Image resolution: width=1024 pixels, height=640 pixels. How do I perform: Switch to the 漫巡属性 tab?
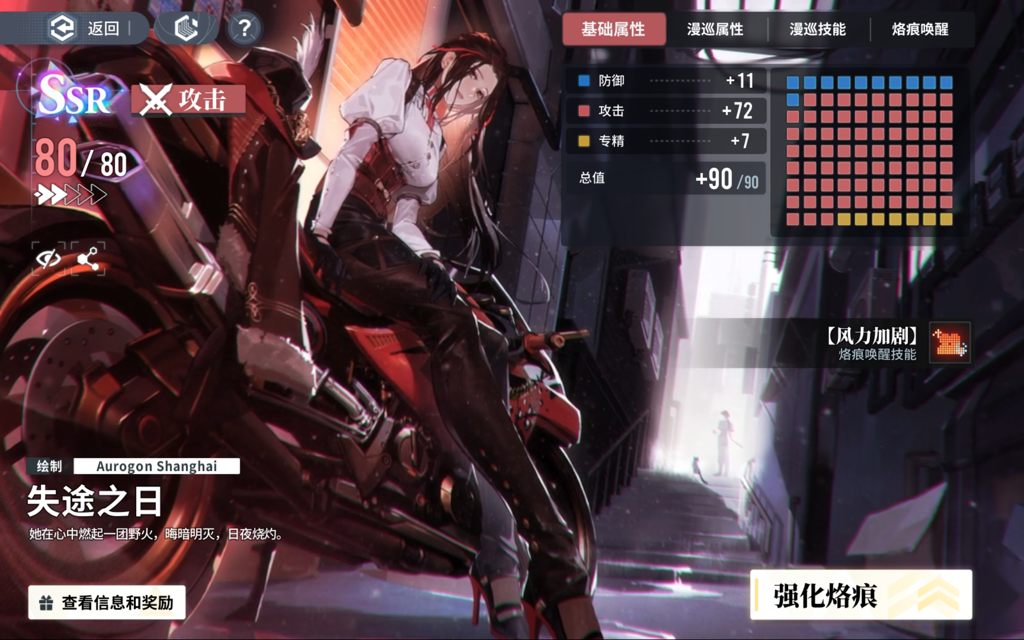(715, 29)
